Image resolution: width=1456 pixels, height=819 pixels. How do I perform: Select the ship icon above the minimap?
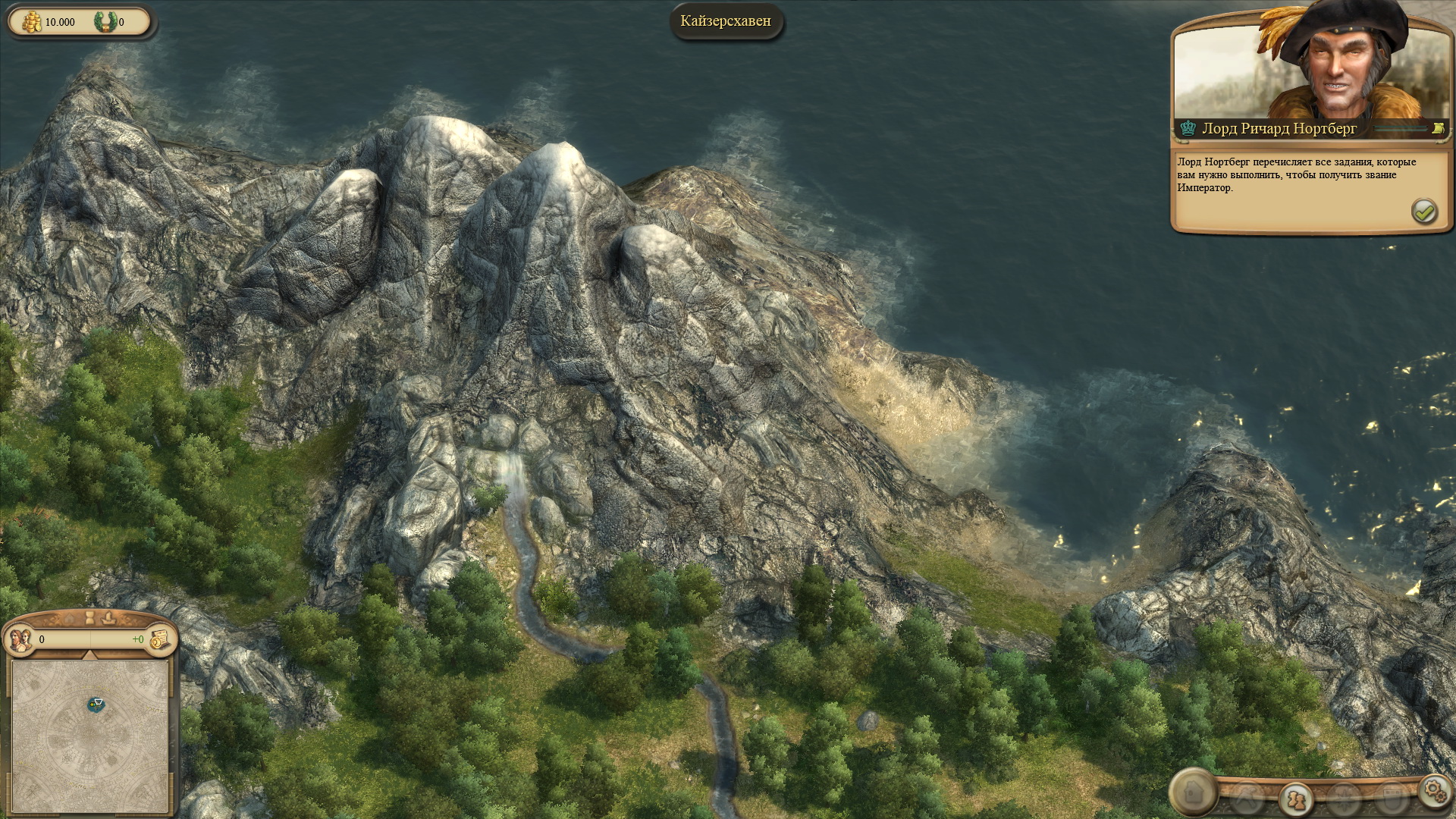pos(108,618)
